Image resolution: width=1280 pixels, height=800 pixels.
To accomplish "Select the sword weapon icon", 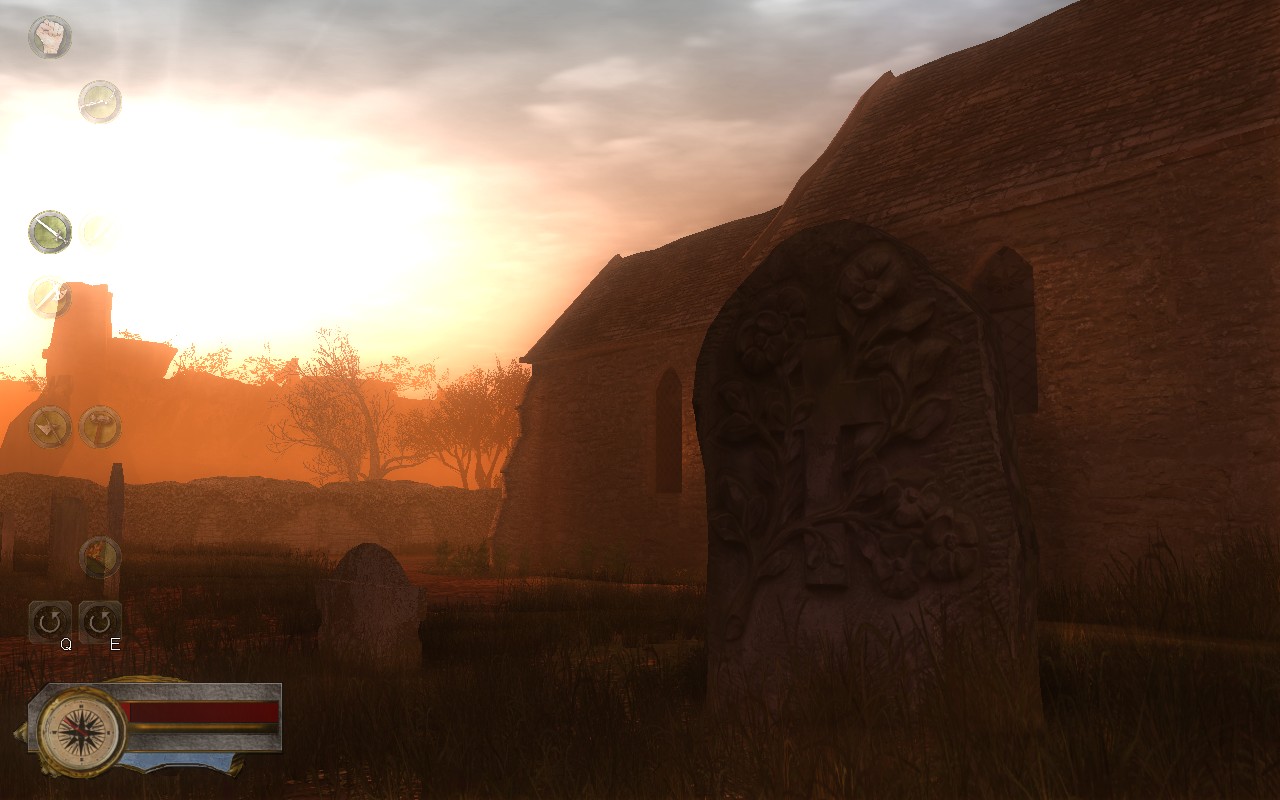I will click(48, 233).
